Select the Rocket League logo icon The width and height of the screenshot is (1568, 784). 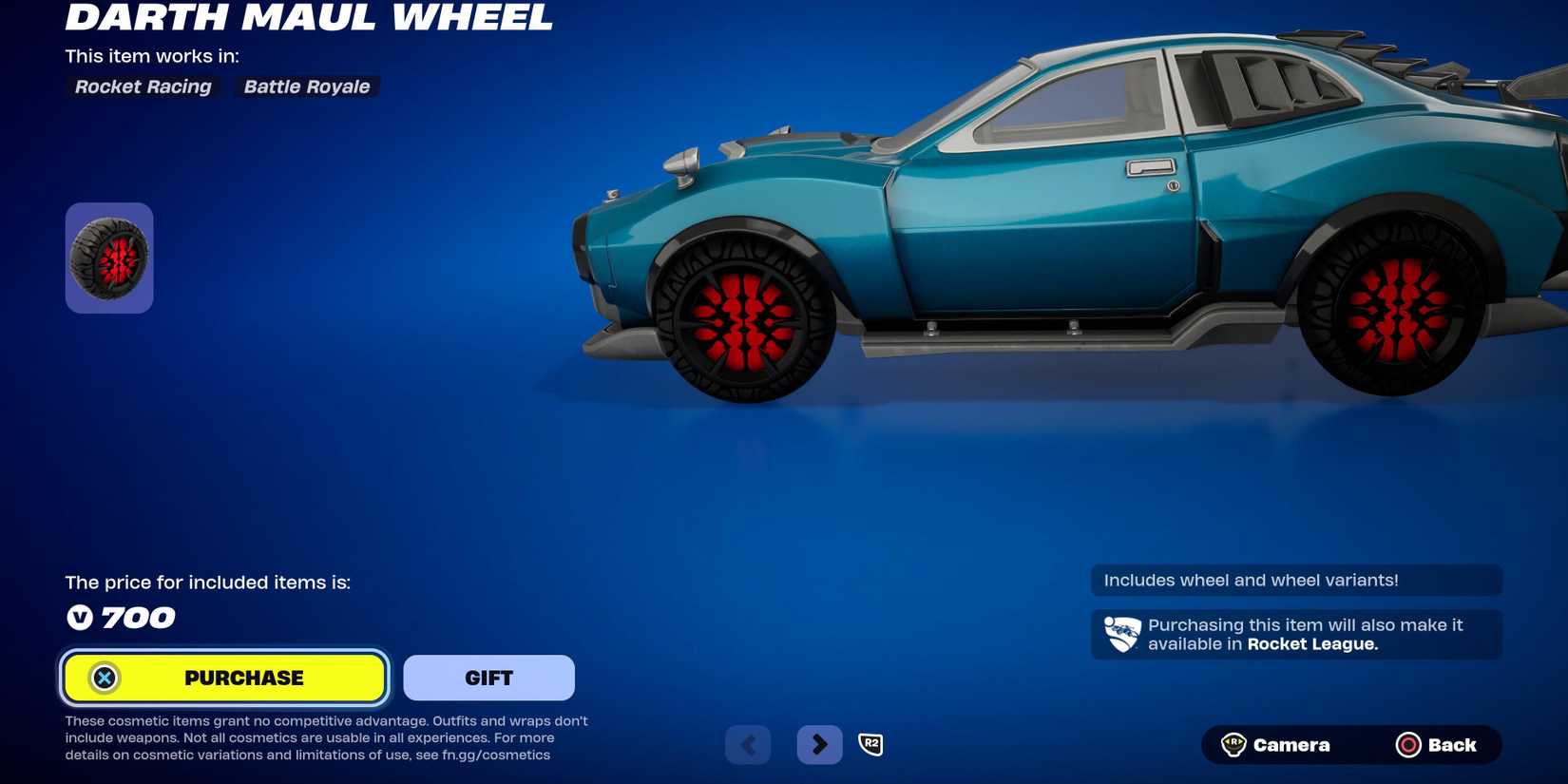(1121, 634)
